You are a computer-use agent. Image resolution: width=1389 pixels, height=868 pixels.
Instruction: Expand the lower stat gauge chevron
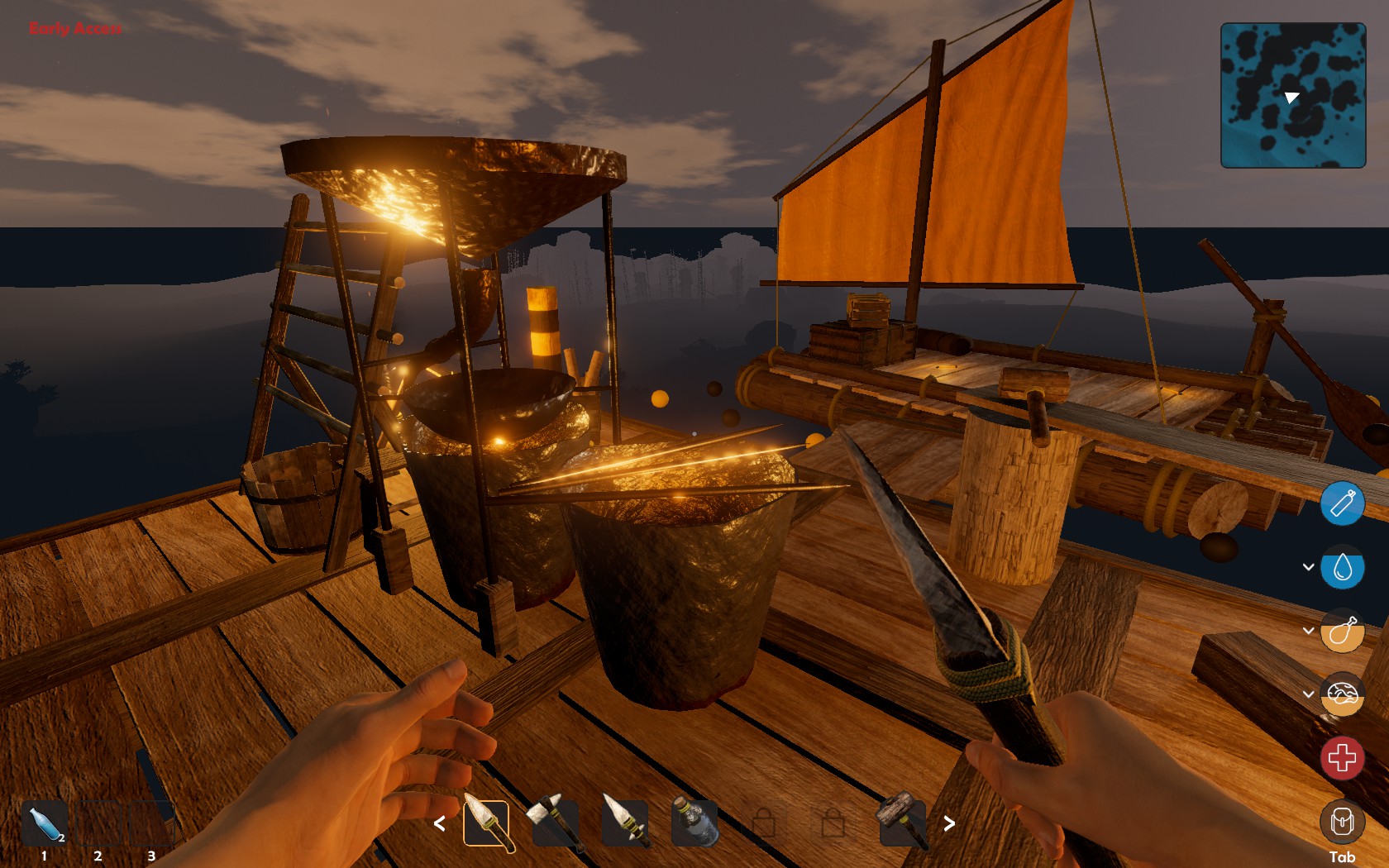(1308, 694)
